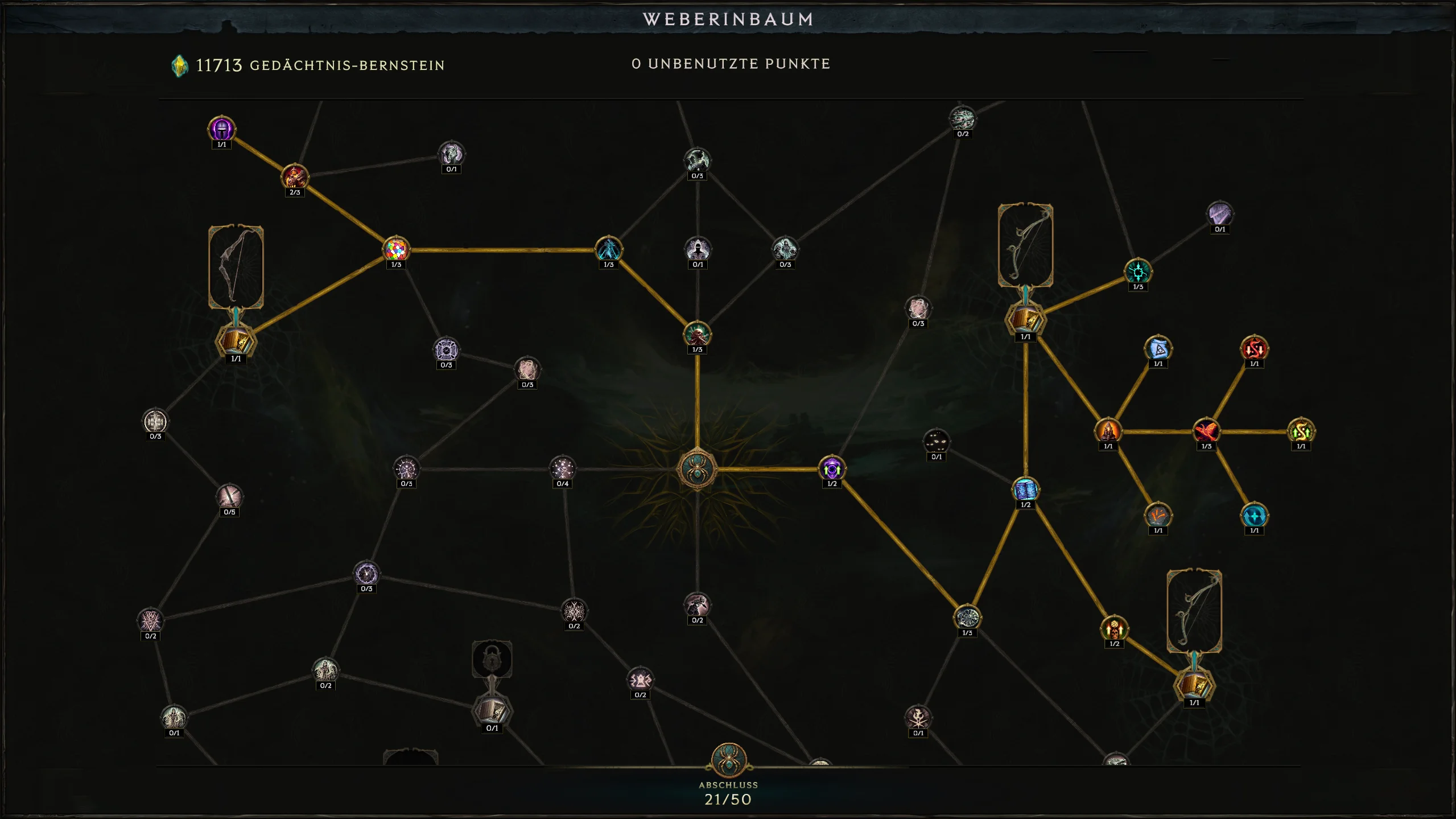Choose the red serpent node with down arrows
The height and width of the screenshot is (819, 1456).
pos(1254,348)
